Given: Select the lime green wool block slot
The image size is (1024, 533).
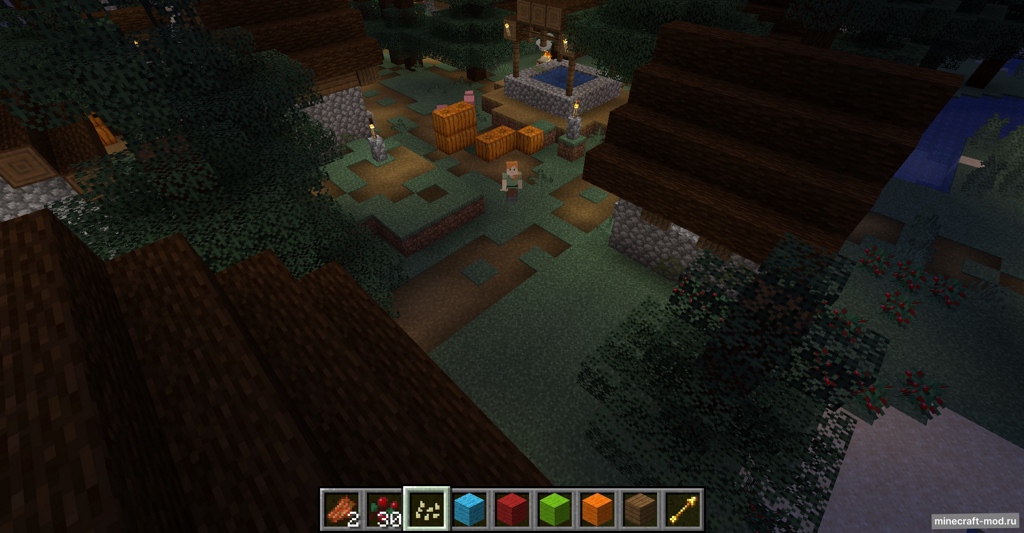Looking at the screenshot, I should [x=555, y=510].
